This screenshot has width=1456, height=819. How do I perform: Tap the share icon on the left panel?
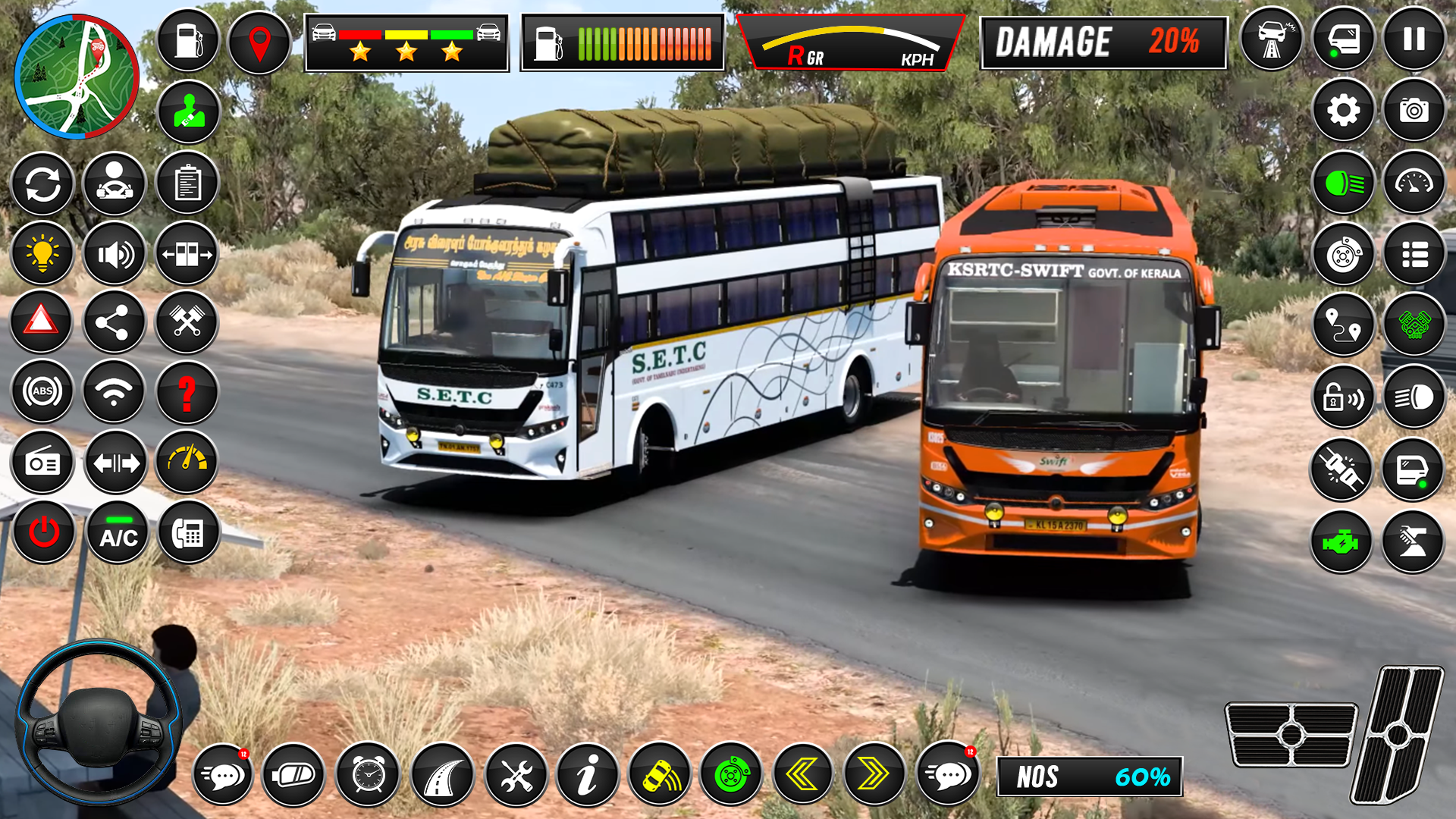coord(115,322)
